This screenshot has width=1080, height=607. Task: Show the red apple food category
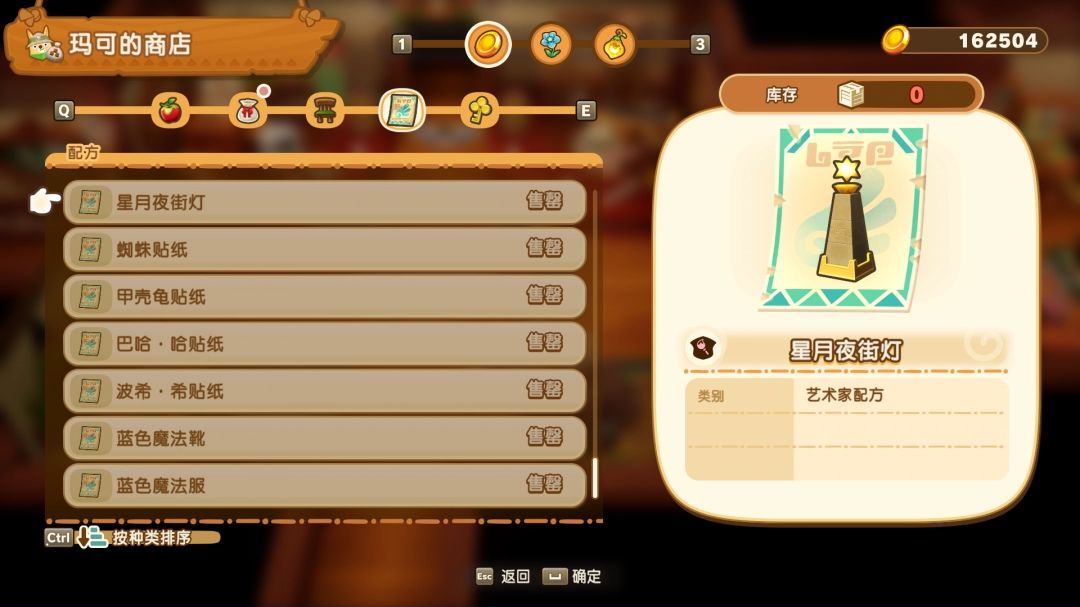[170, 110]
